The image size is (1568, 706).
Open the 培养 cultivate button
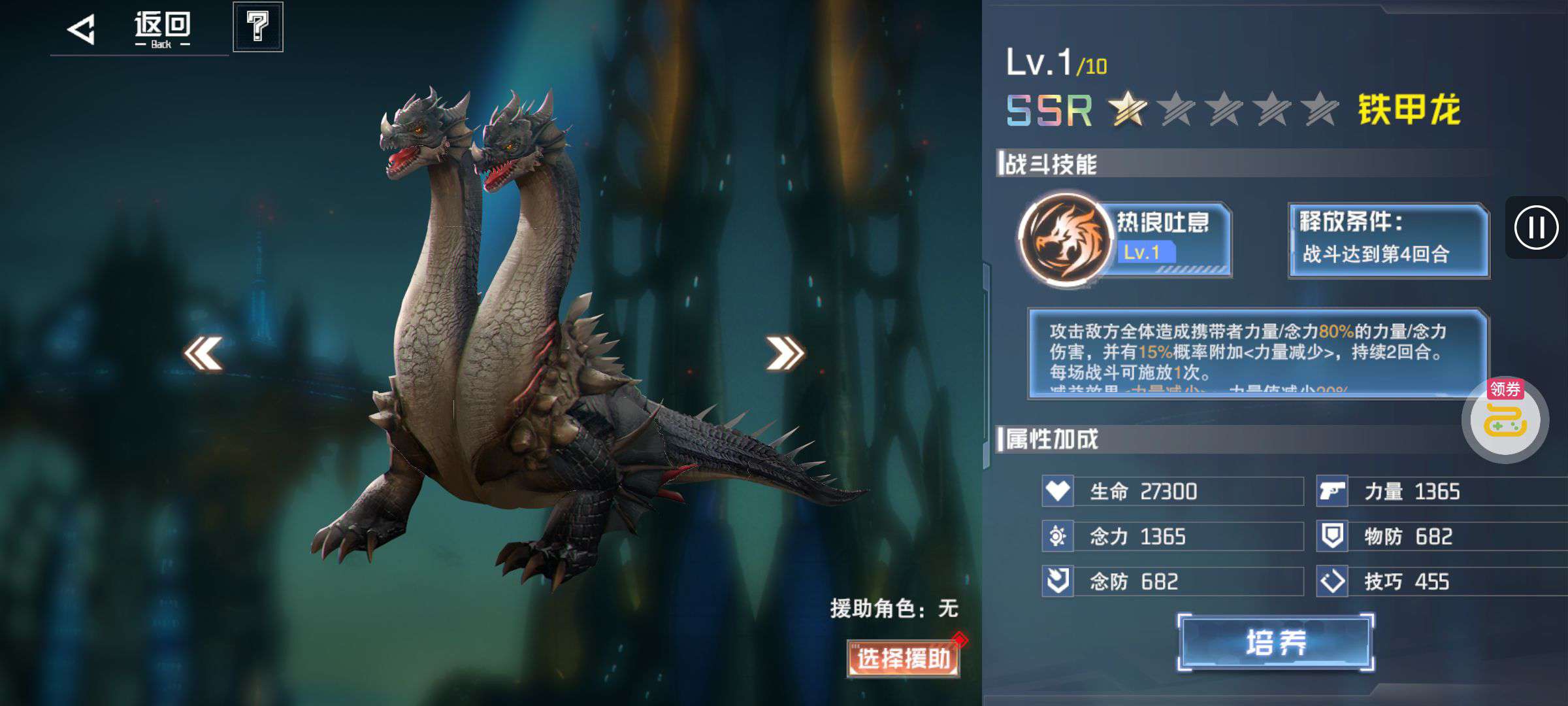pos(1275,642)
